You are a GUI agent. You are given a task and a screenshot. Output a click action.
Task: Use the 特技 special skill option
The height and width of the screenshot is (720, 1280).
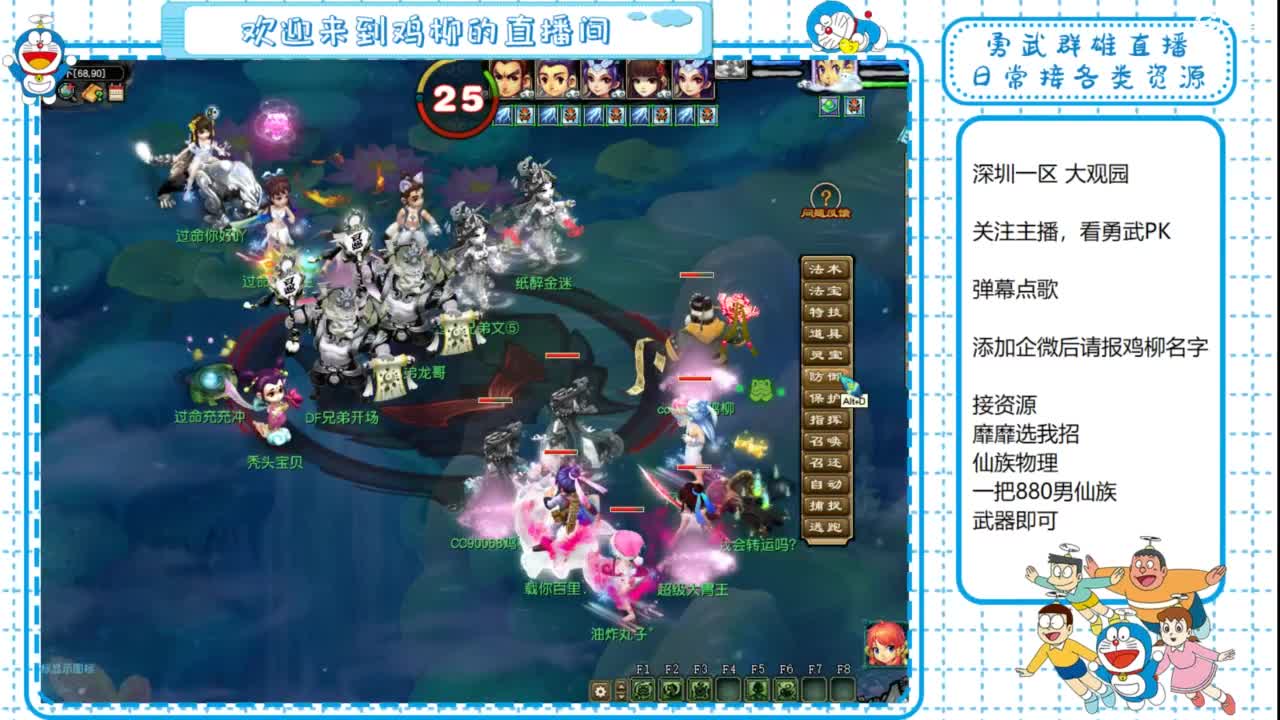point(828,313)
